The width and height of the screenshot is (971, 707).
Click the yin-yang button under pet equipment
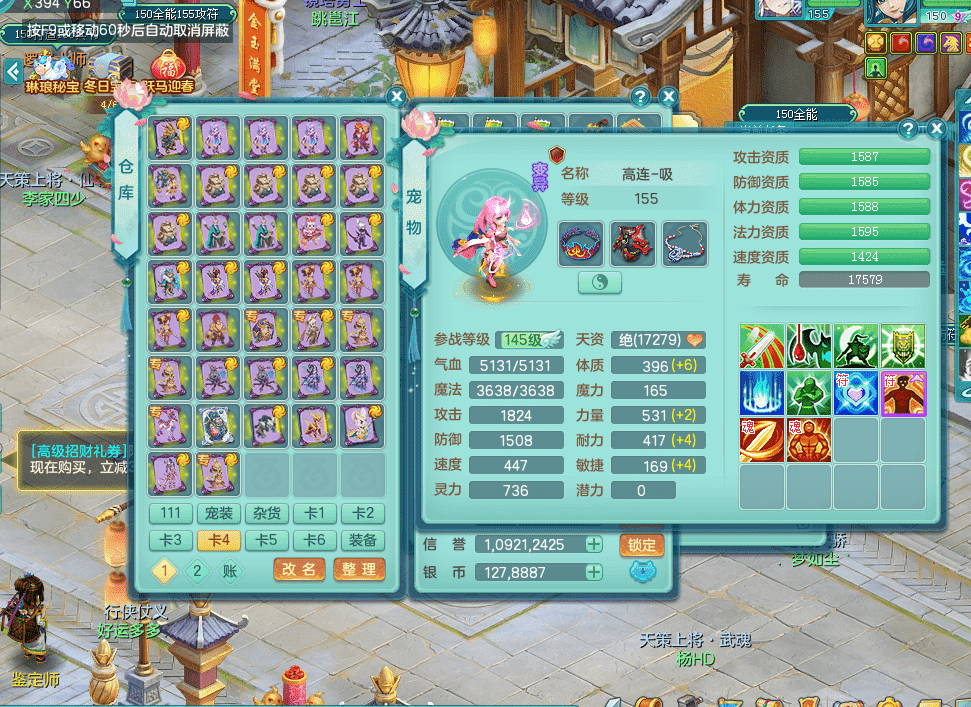tap(600, 283)
